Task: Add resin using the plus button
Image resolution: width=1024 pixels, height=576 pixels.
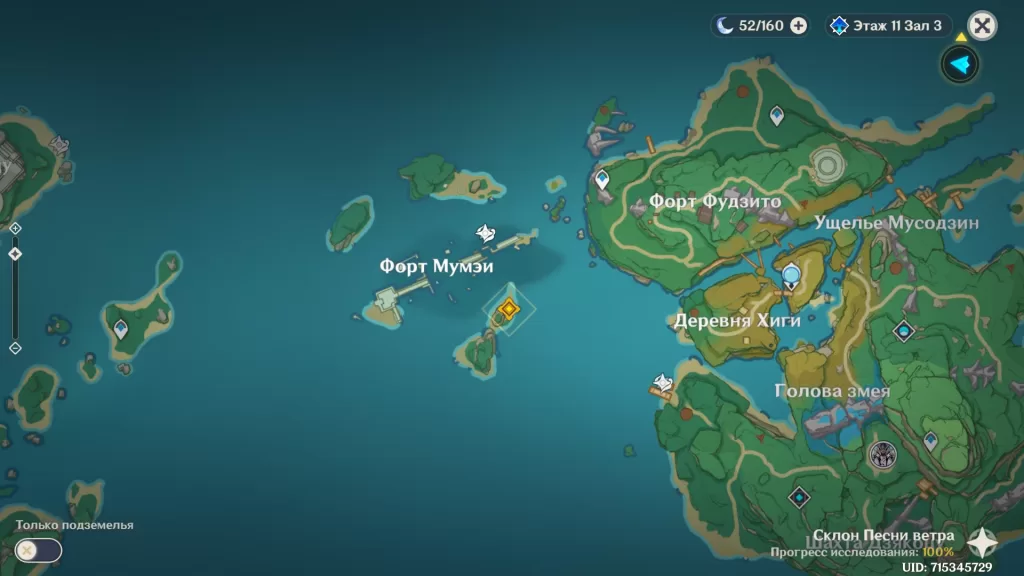Action: [x=799, y=26]
